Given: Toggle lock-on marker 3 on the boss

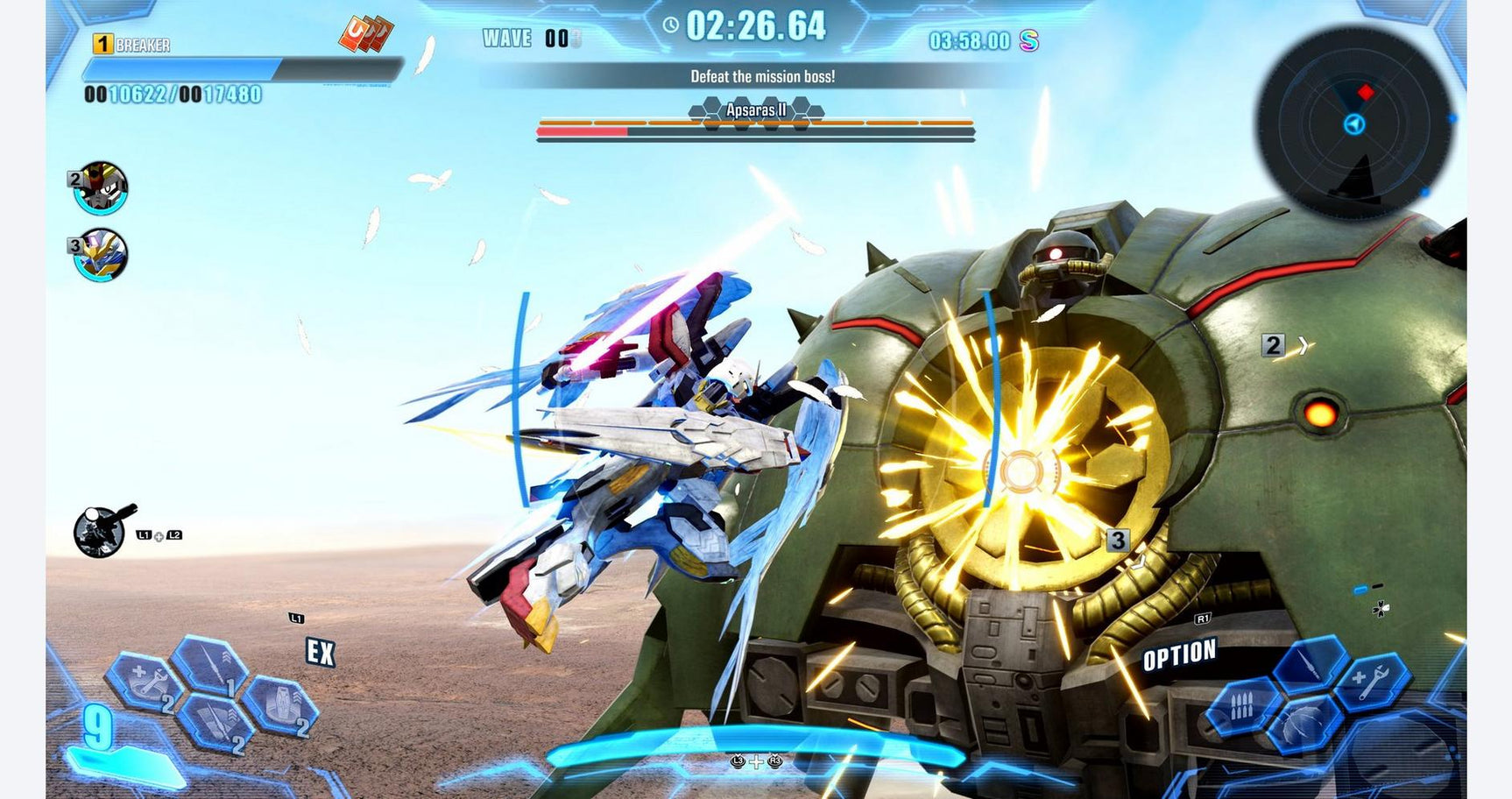Looking at the screenshot, I should coord(1120,541).
